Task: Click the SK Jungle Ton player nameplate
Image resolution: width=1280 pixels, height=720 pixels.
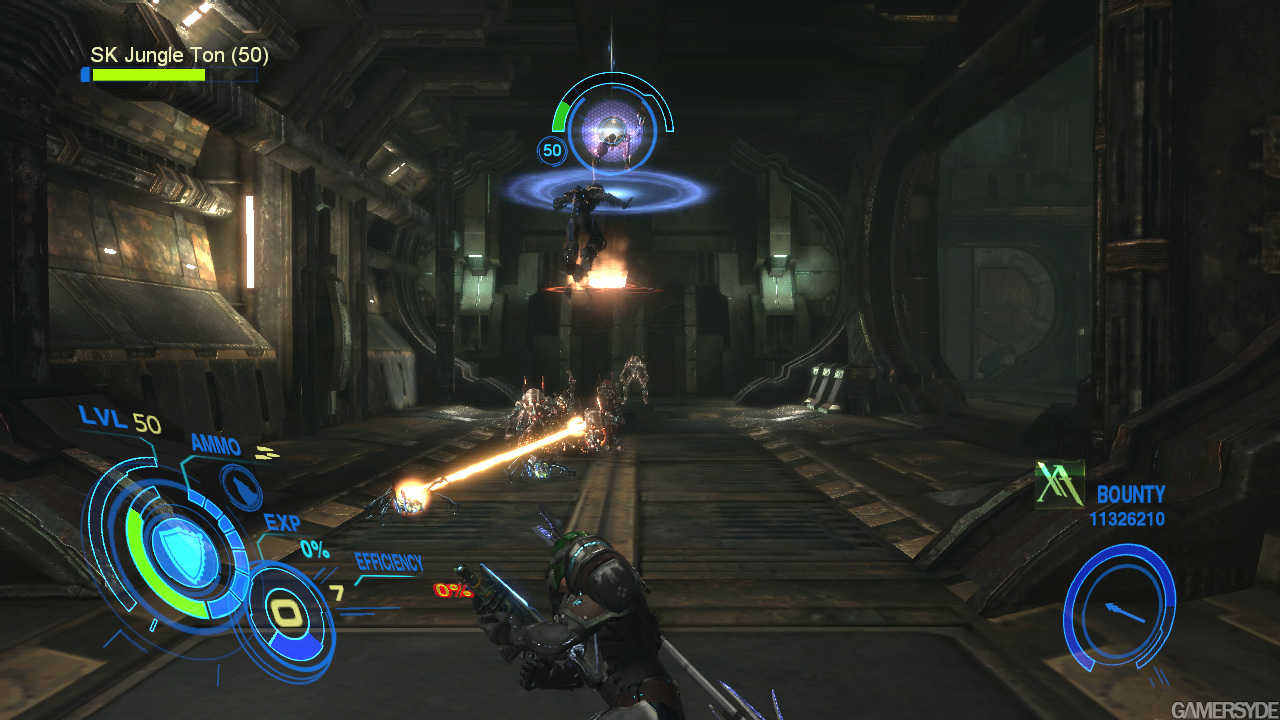Action: (x=179, y=55)
